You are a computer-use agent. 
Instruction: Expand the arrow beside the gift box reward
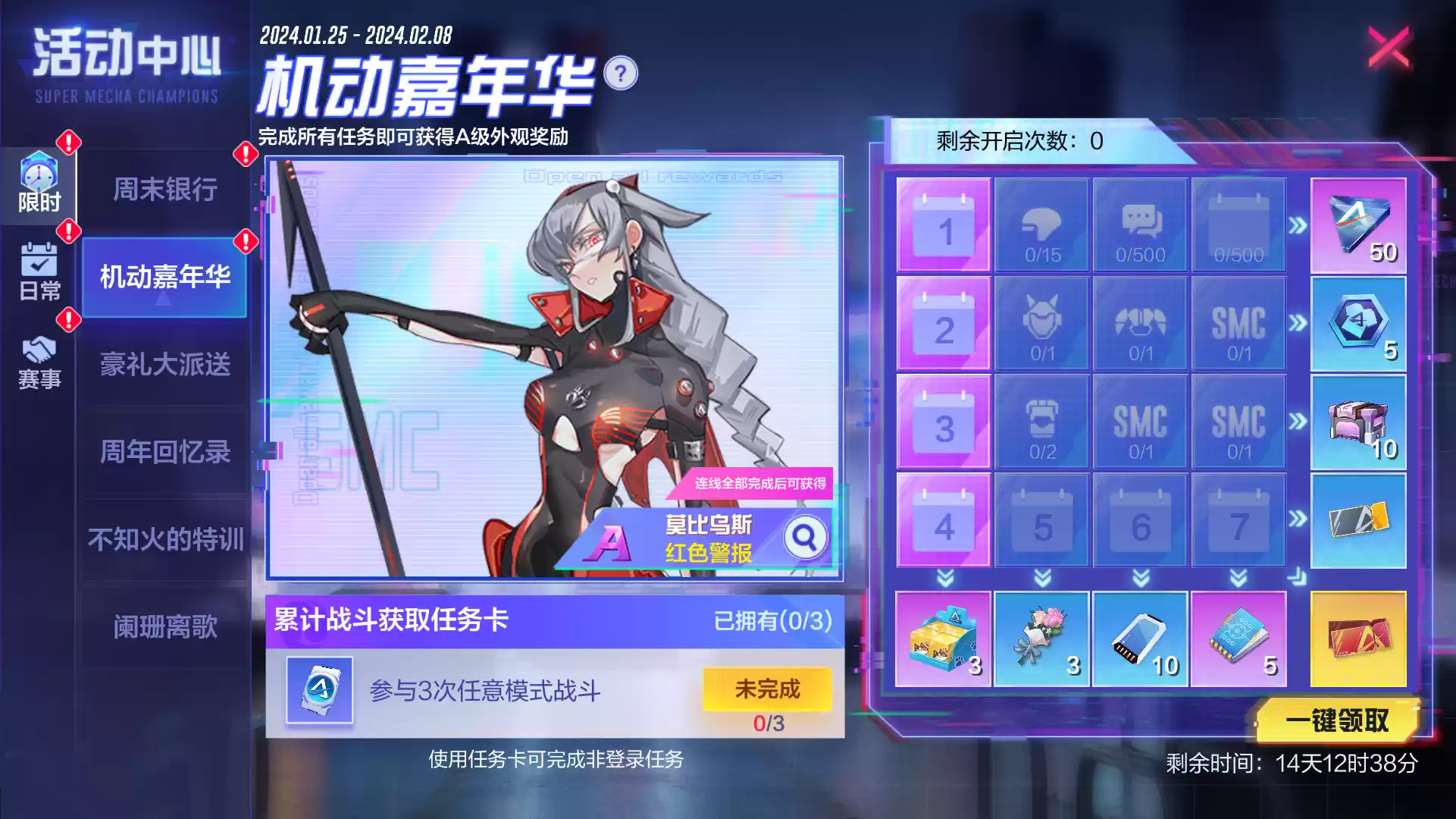point(1298,422)
